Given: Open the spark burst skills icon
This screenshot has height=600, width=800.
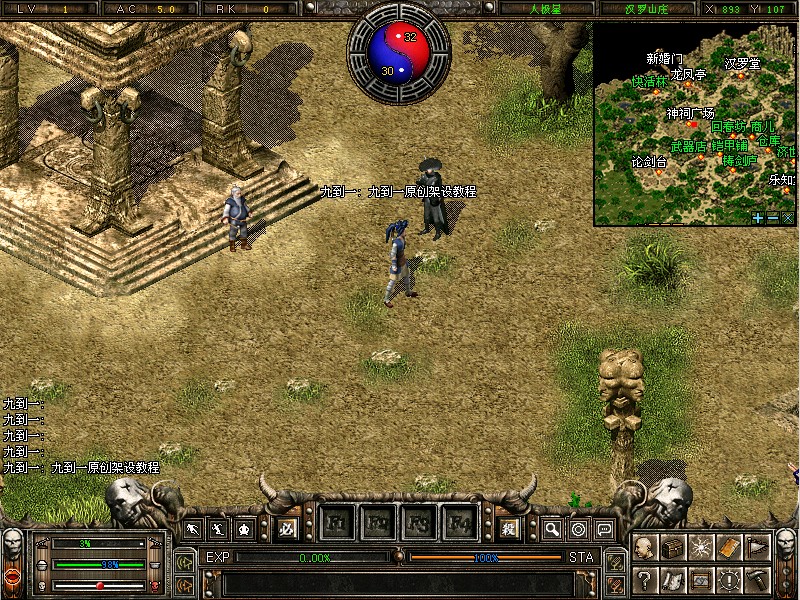Looking at the screenshot, I should pyautogui.click(x=701, y=548).
